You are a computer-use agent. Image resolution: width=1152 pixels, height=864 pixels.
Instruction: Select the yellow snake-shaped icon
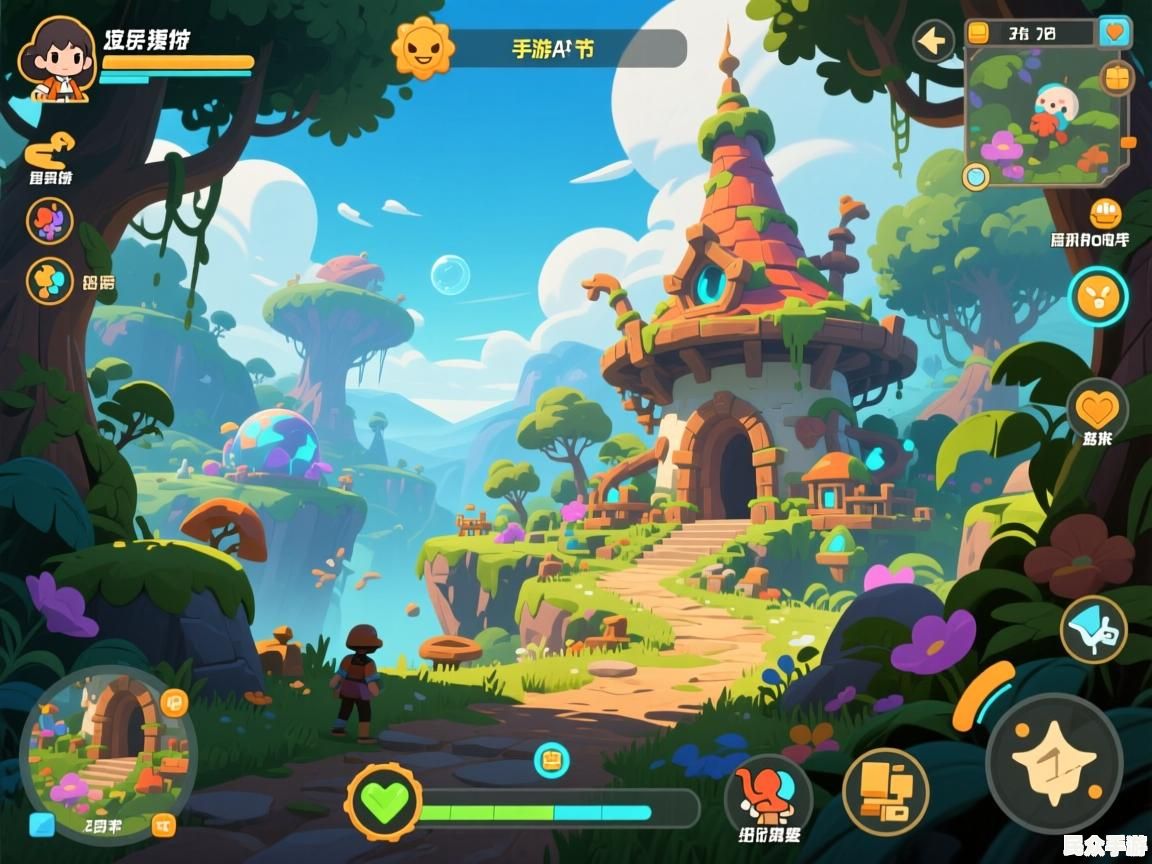[x=49, y=151]
